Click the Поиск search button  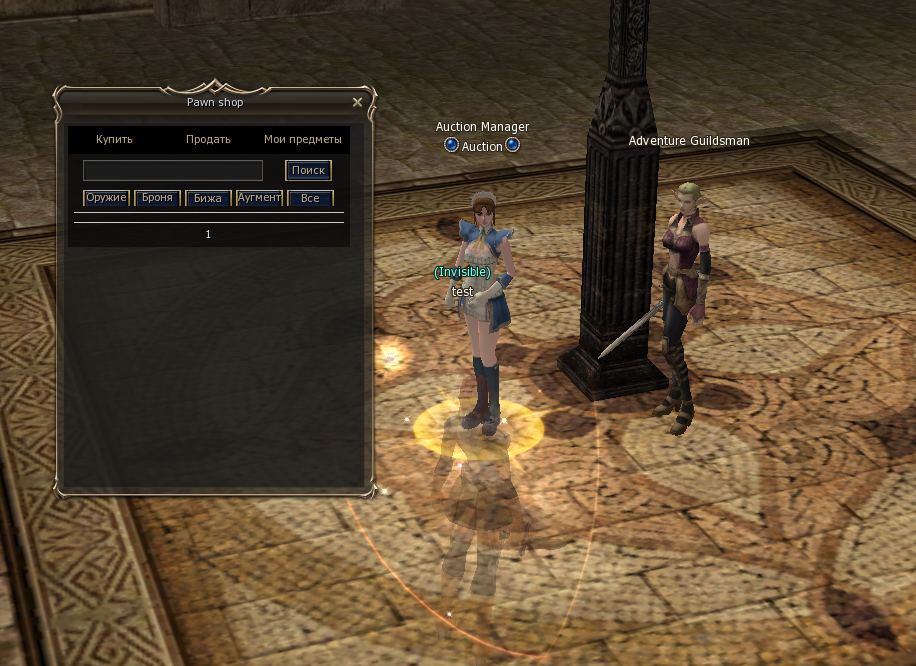(308, 170)
